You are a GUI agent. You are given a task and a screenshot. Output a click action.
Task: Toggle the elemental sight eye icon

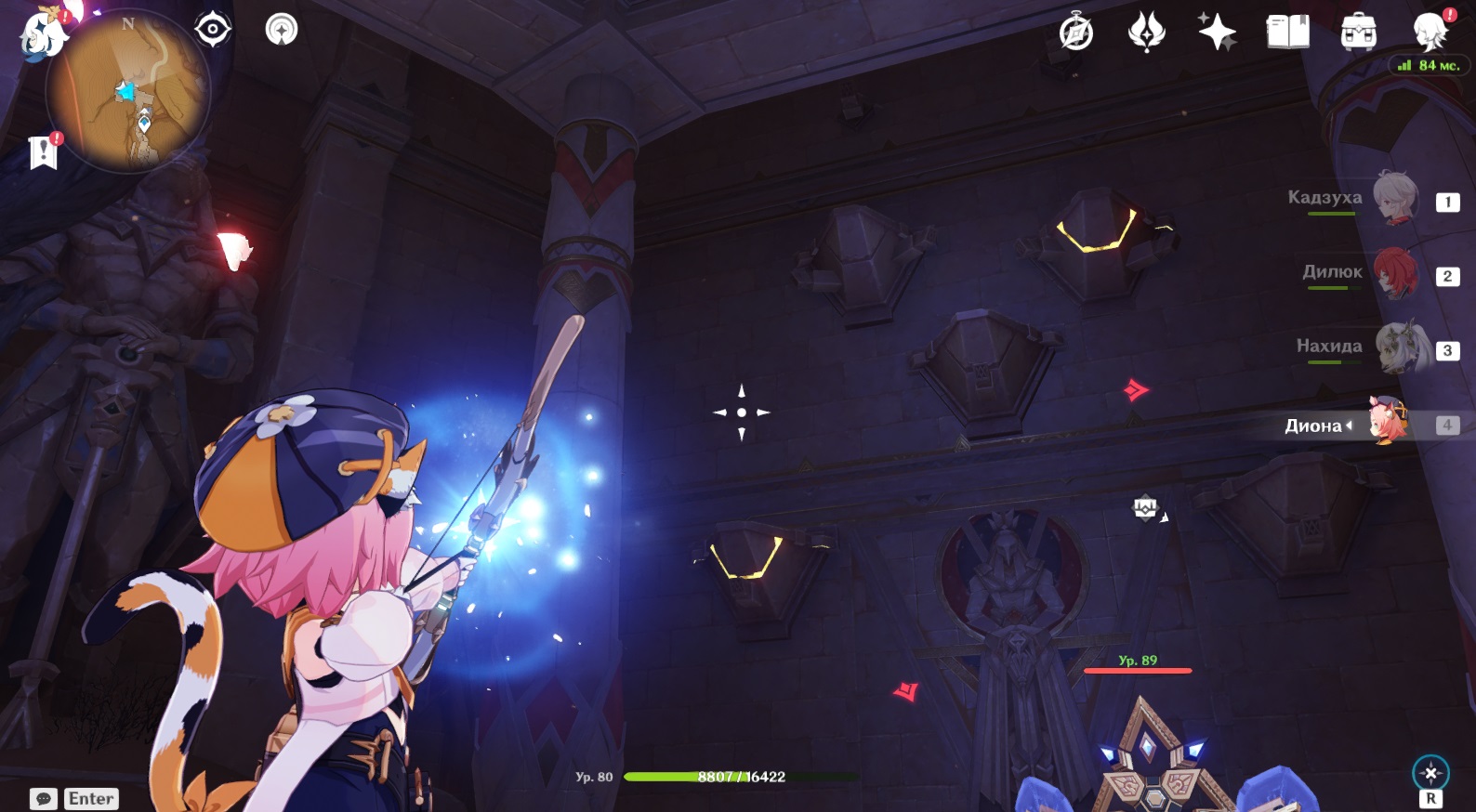(213, 30)
